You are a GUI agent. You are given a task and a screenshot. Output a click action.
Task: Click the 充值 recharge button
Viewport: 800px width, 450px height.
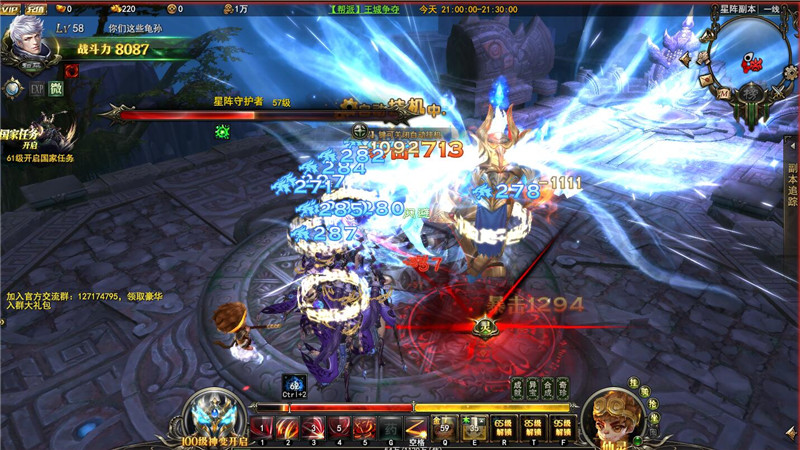pyautogui.click(x=36, y=8)
